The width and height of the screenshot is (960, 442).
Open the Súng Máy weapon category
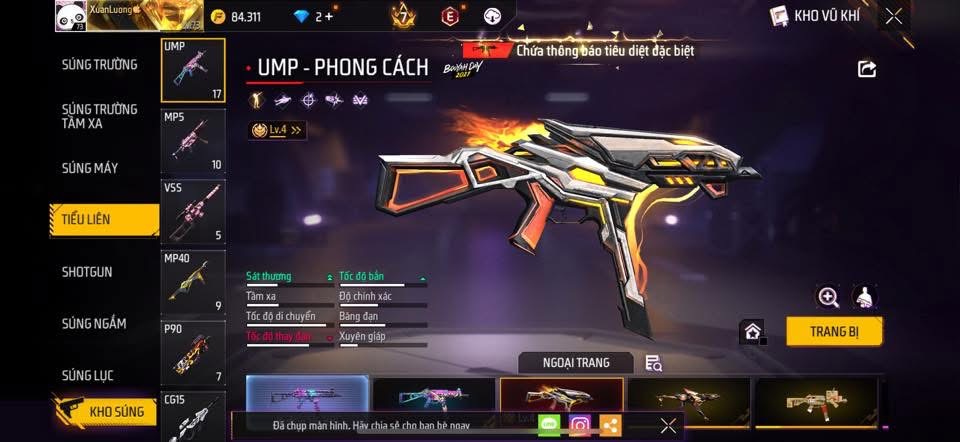point(90,168)
